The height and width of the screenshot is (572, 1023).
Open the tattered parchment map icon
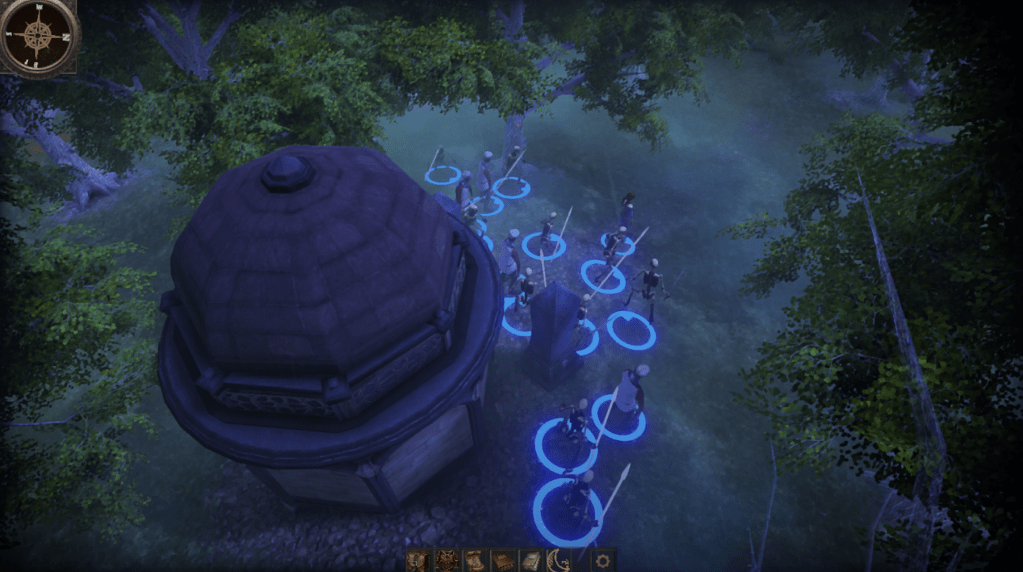(419, 560)
